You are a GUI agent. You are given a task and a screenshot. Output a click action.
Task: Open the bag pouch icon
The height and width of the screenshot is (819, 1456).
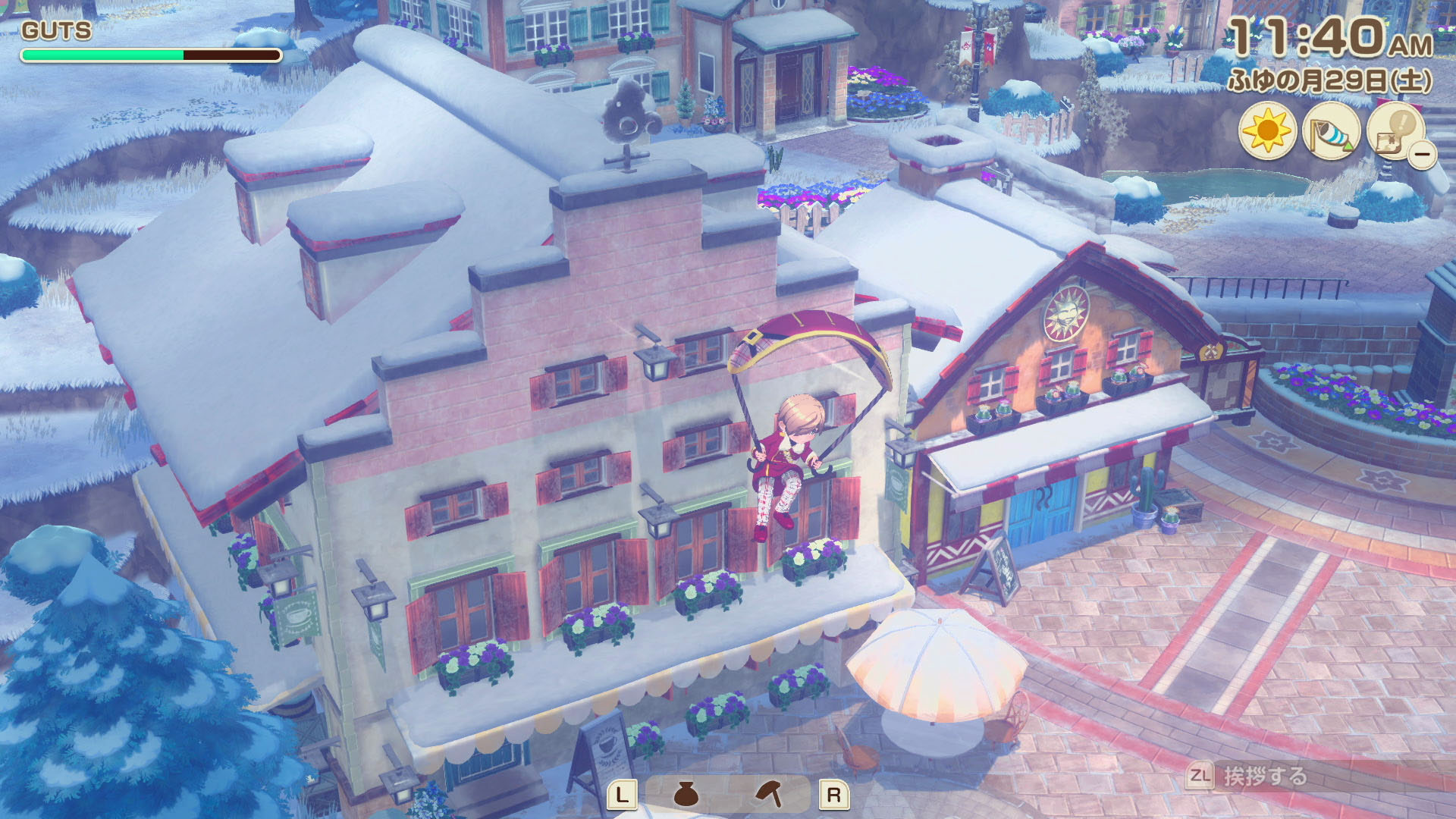(686, 794)
